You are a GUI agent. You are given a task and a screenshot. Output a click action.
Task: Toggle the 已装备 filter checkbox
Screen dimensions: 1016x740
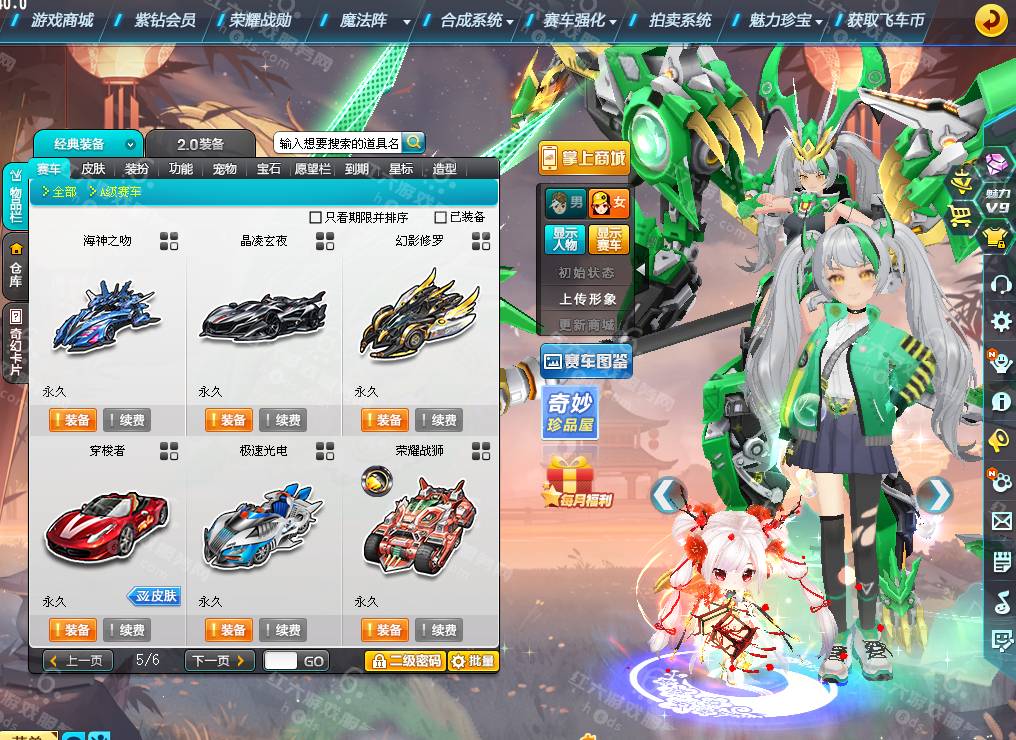click(x=440, y=217)
